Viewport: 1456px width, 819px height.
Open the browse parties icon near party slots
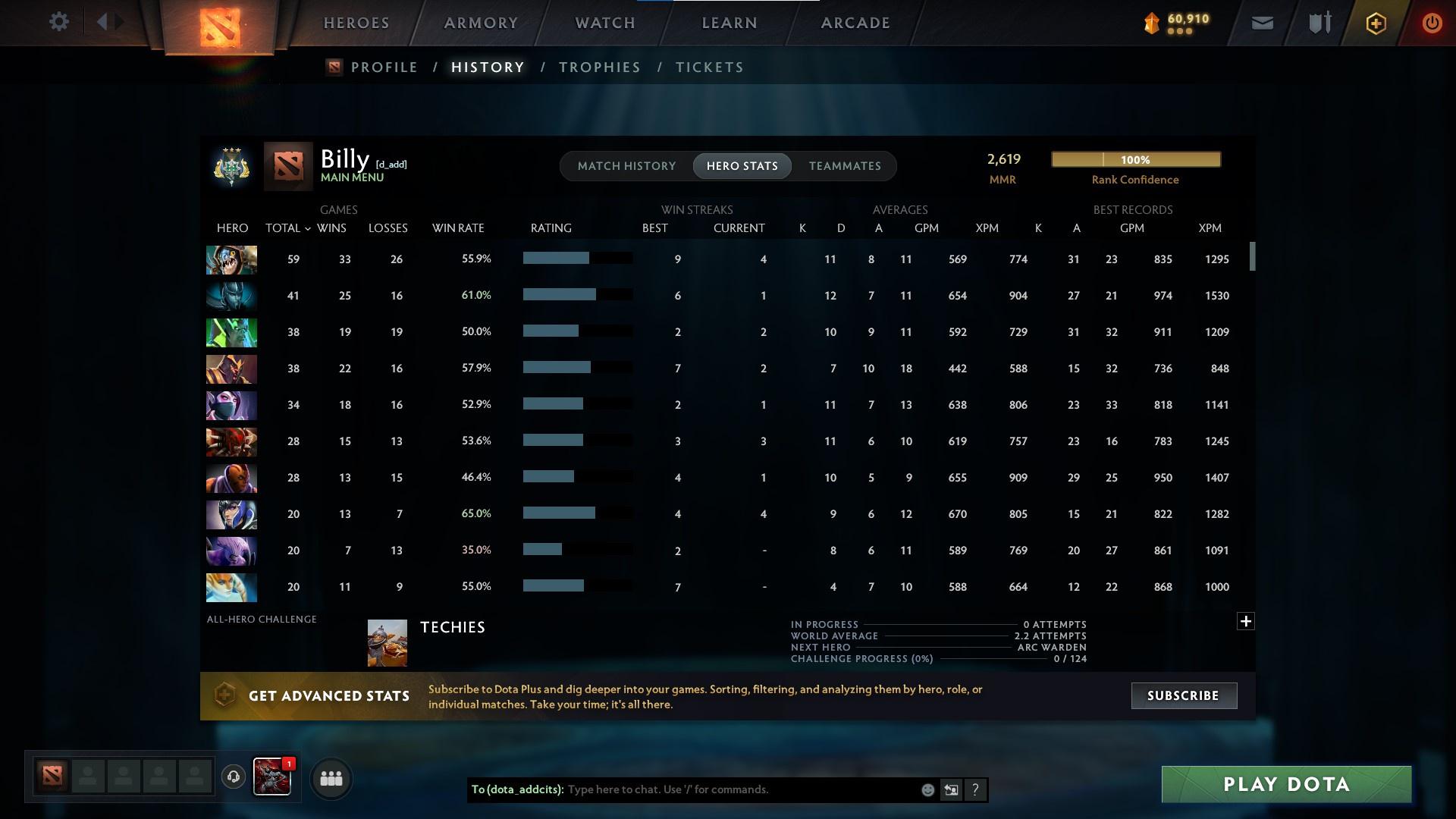pos(330,778)
